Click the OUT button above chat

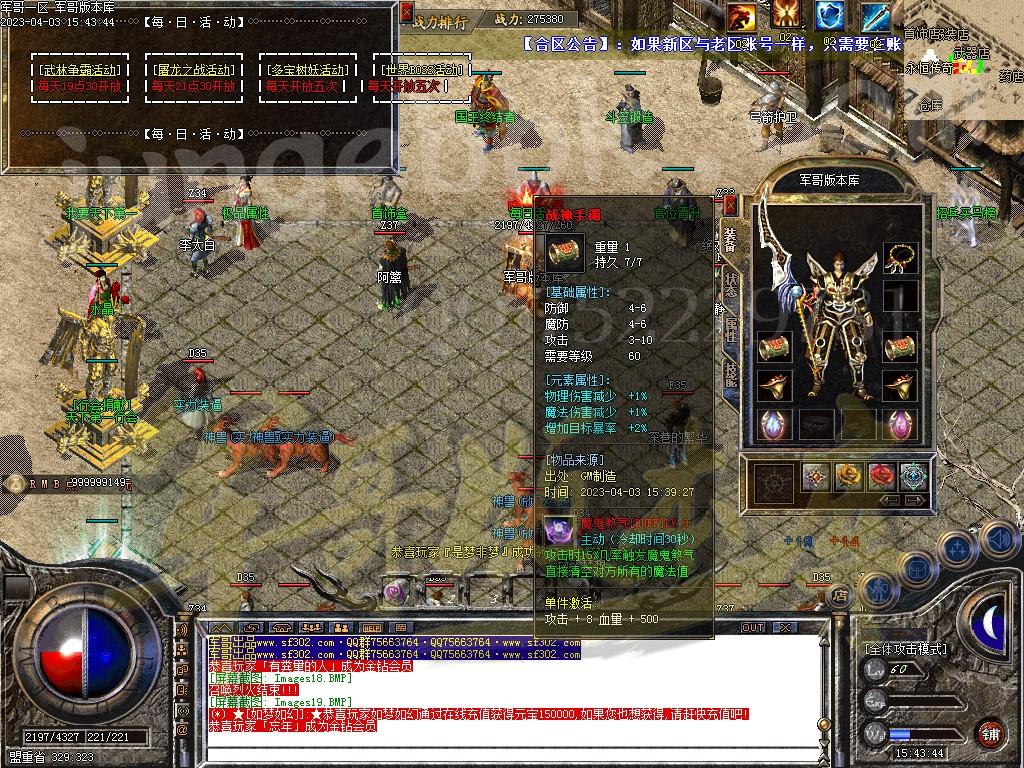(753, 628)
